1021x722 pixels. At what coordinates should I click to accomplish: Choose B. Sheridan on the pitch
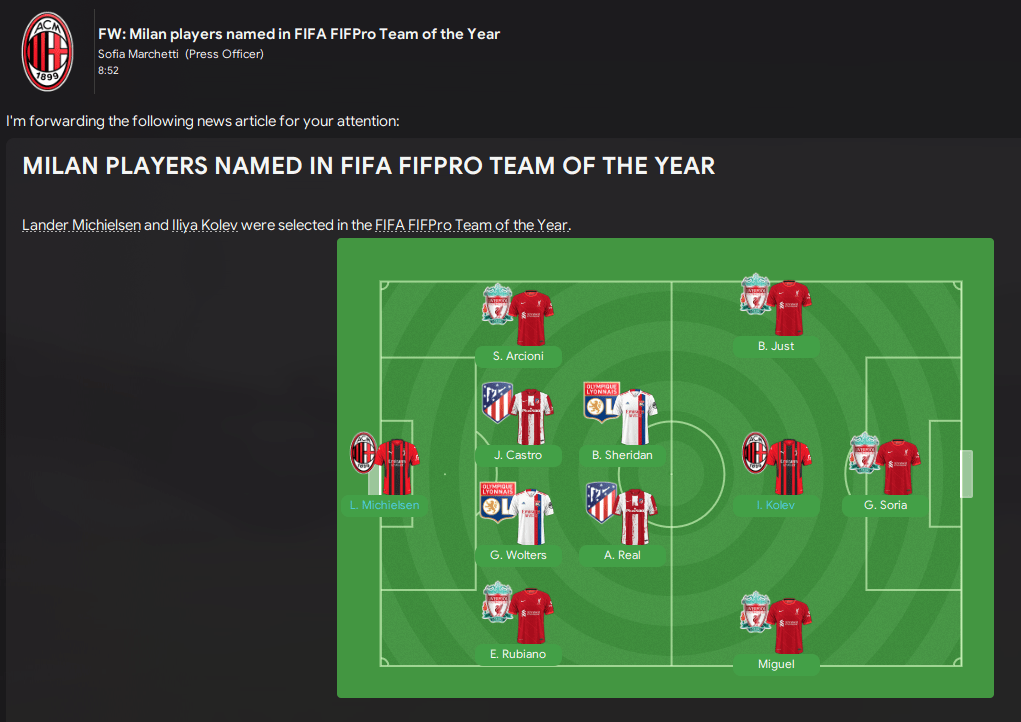coord(622,455)
